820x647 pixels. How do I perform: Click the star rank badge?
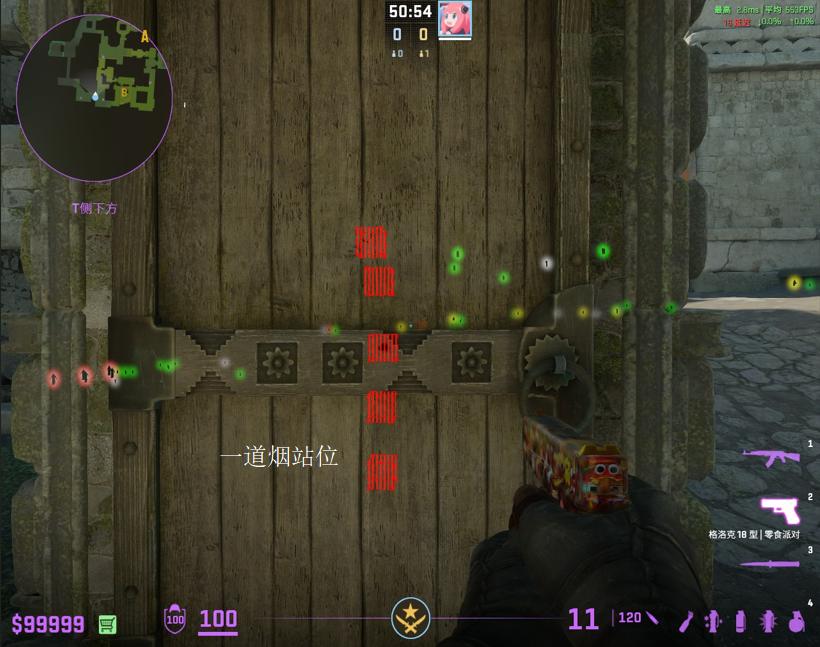[x=410, y=617]
